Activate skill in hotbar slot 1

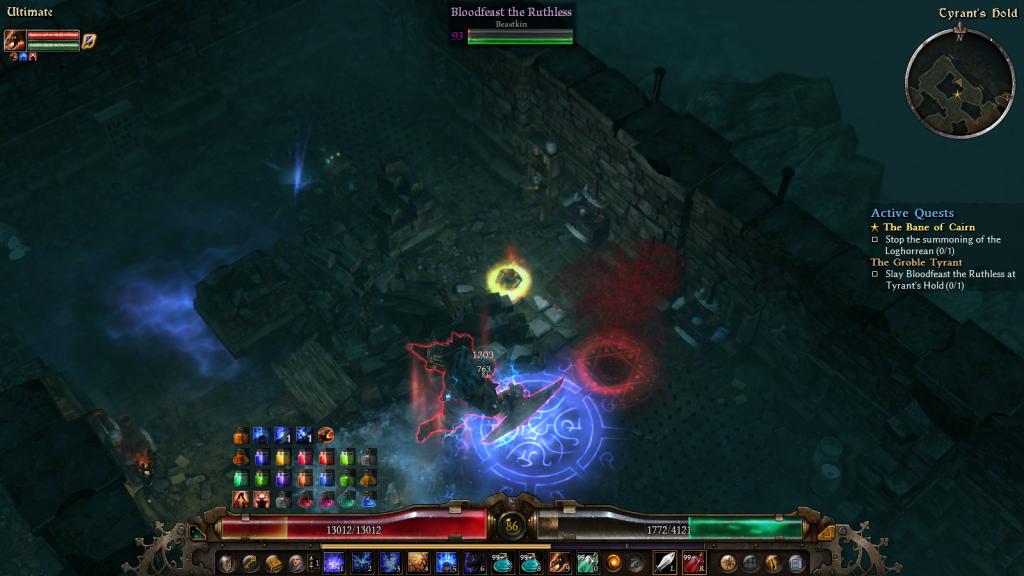[333, 562]
